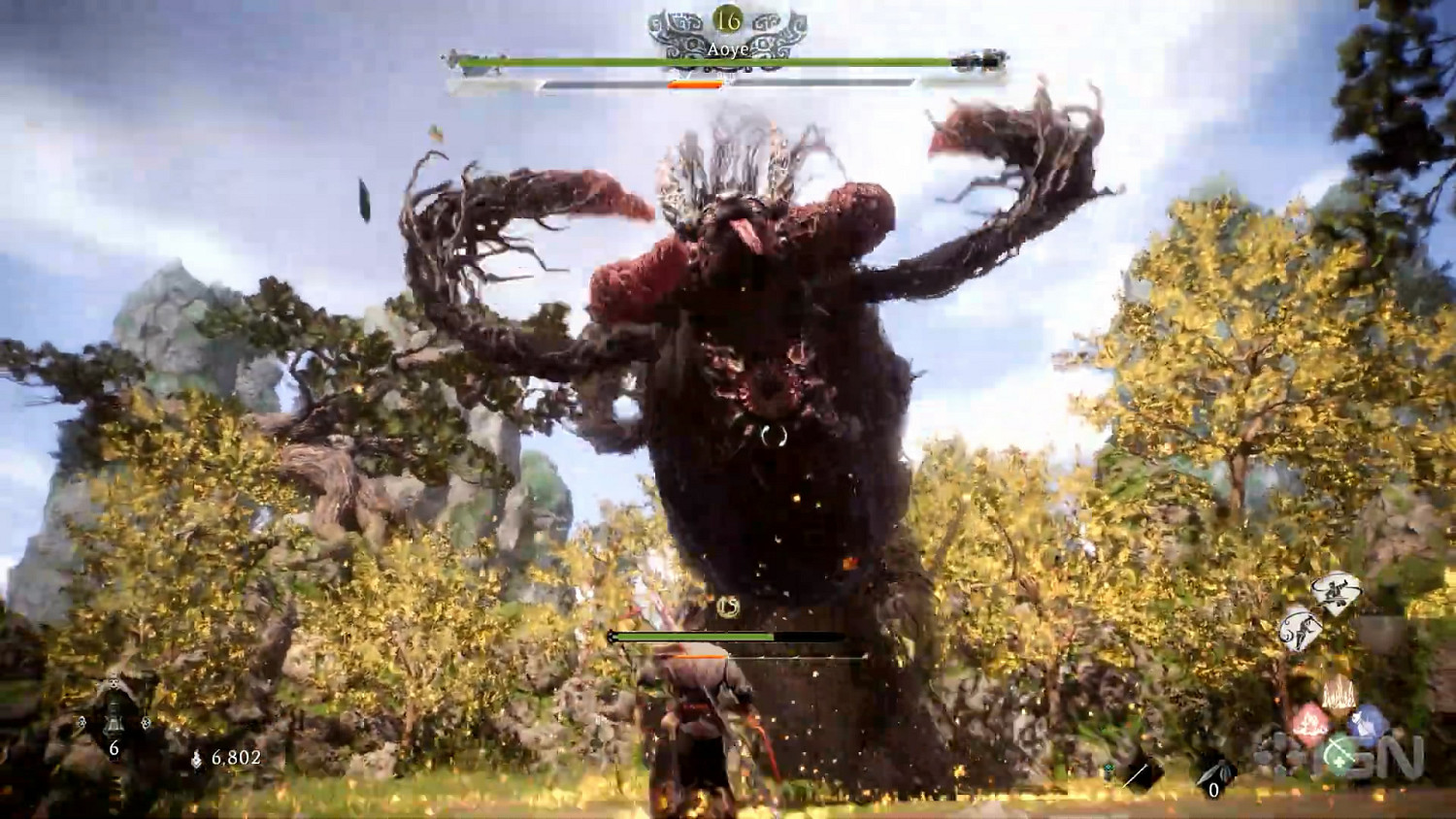Click the green healing cross gourd icon
This screenshot has width=1456, height=819.
[x=1341, y=754]
